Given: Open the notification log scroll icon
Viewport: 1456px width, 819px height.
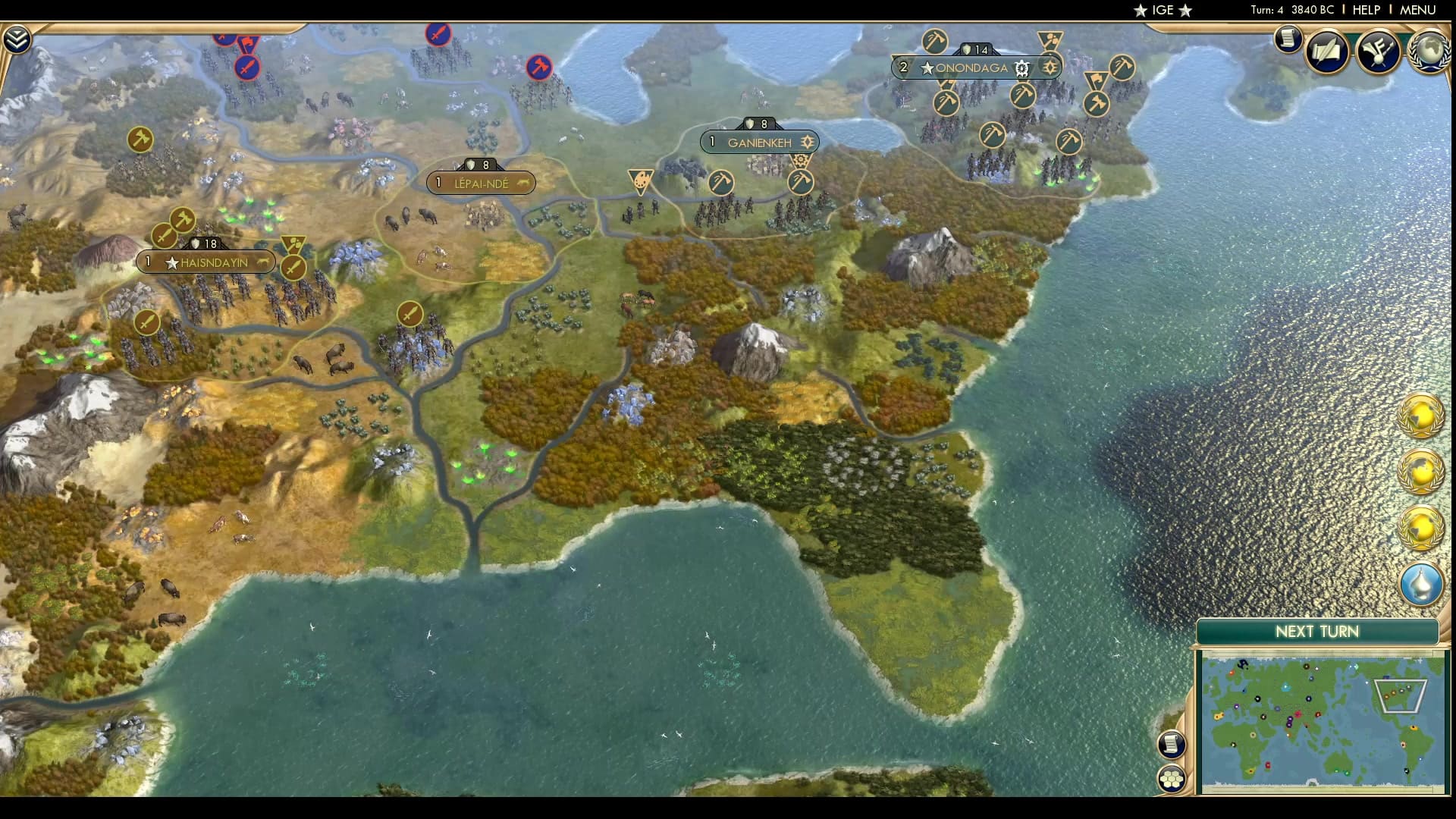Looking at the screenshot, I should coord(1172,745).
